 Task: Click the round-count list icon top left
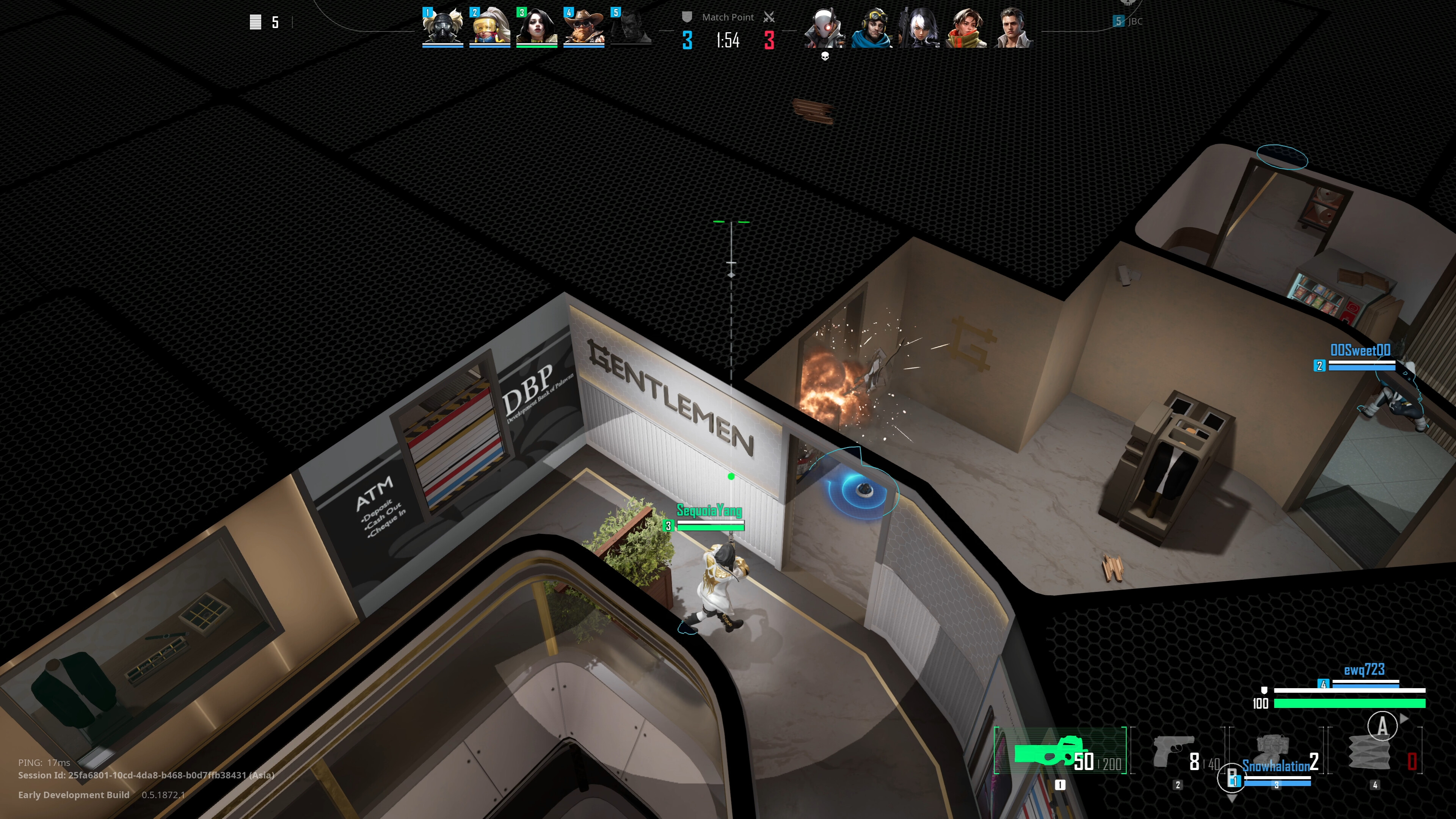click(256, 22)
